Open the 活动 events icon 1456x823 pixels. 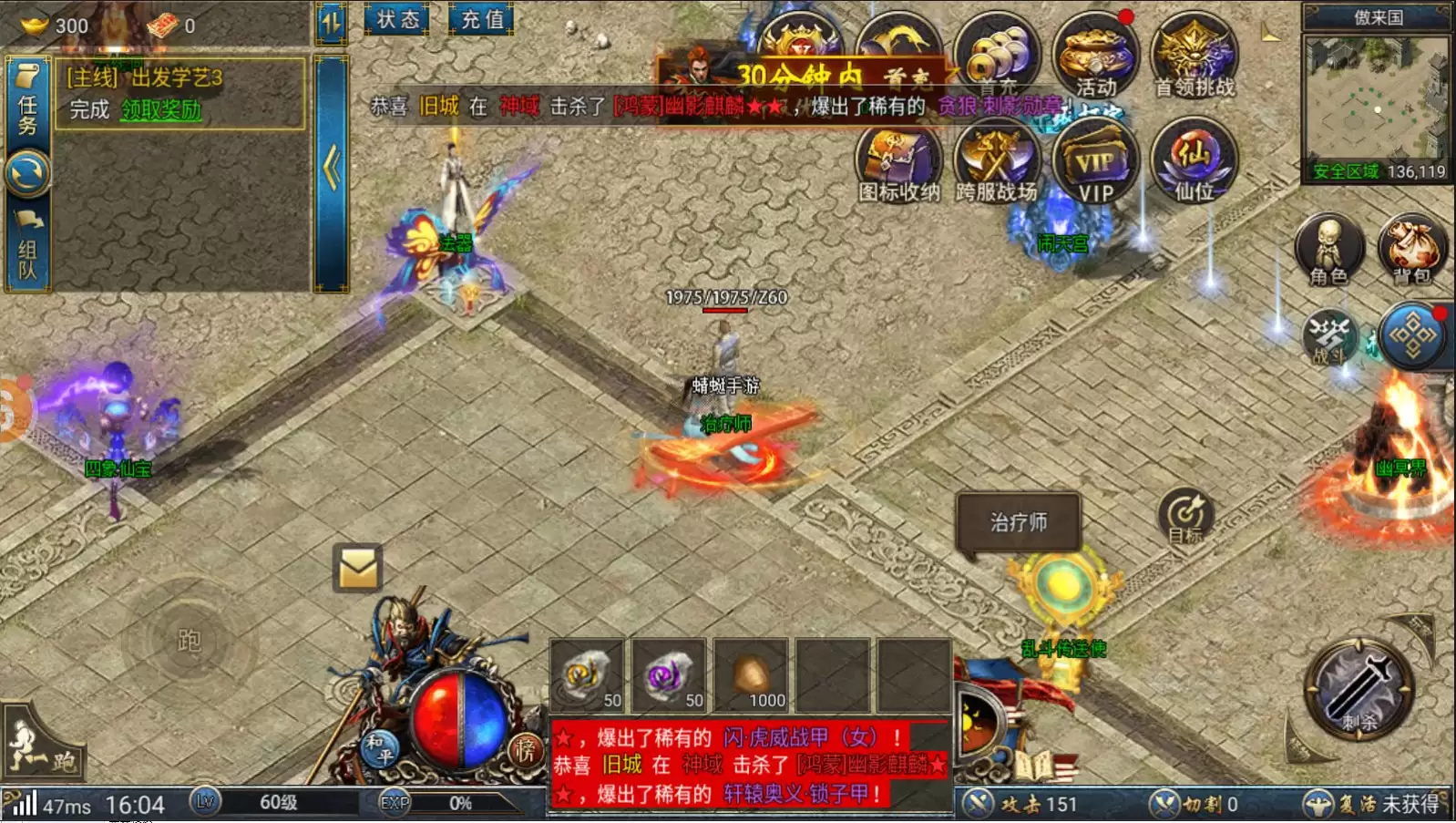point(1094,56)
